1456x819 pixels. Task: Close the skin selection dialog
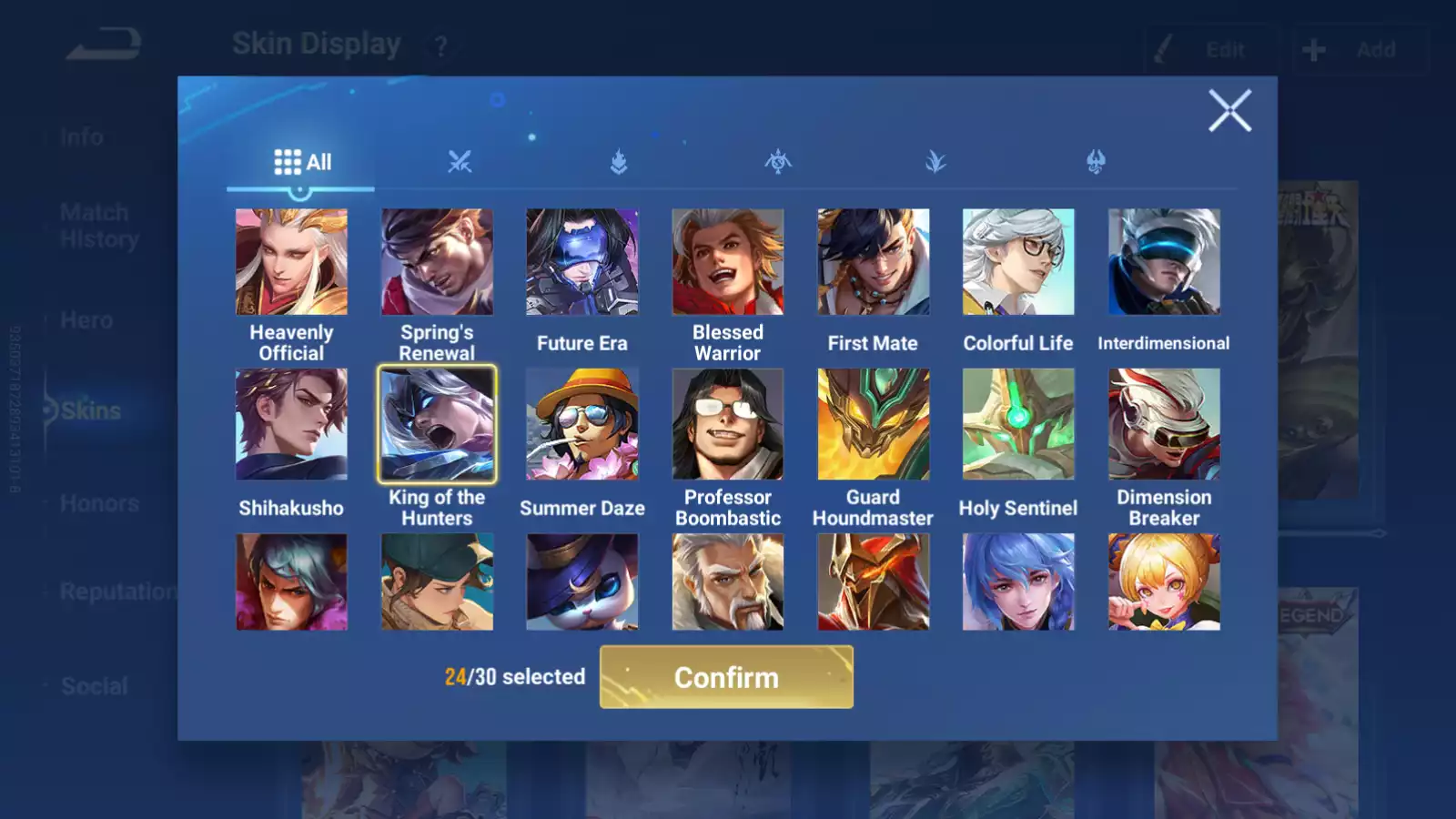click(1229, 111)
